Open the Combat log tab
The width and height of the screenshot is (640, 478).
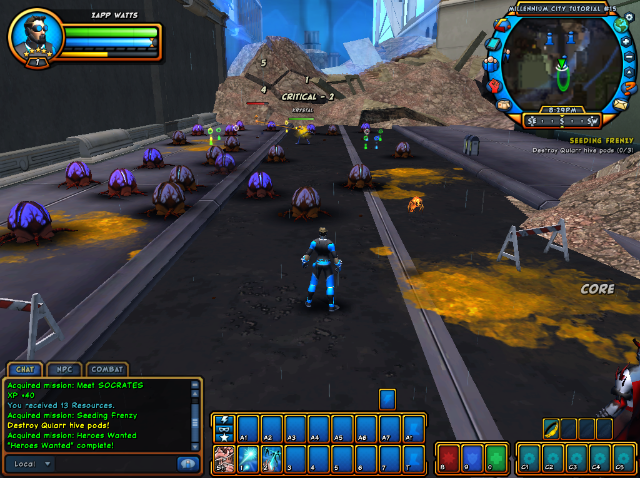click(x=107, y=369)
